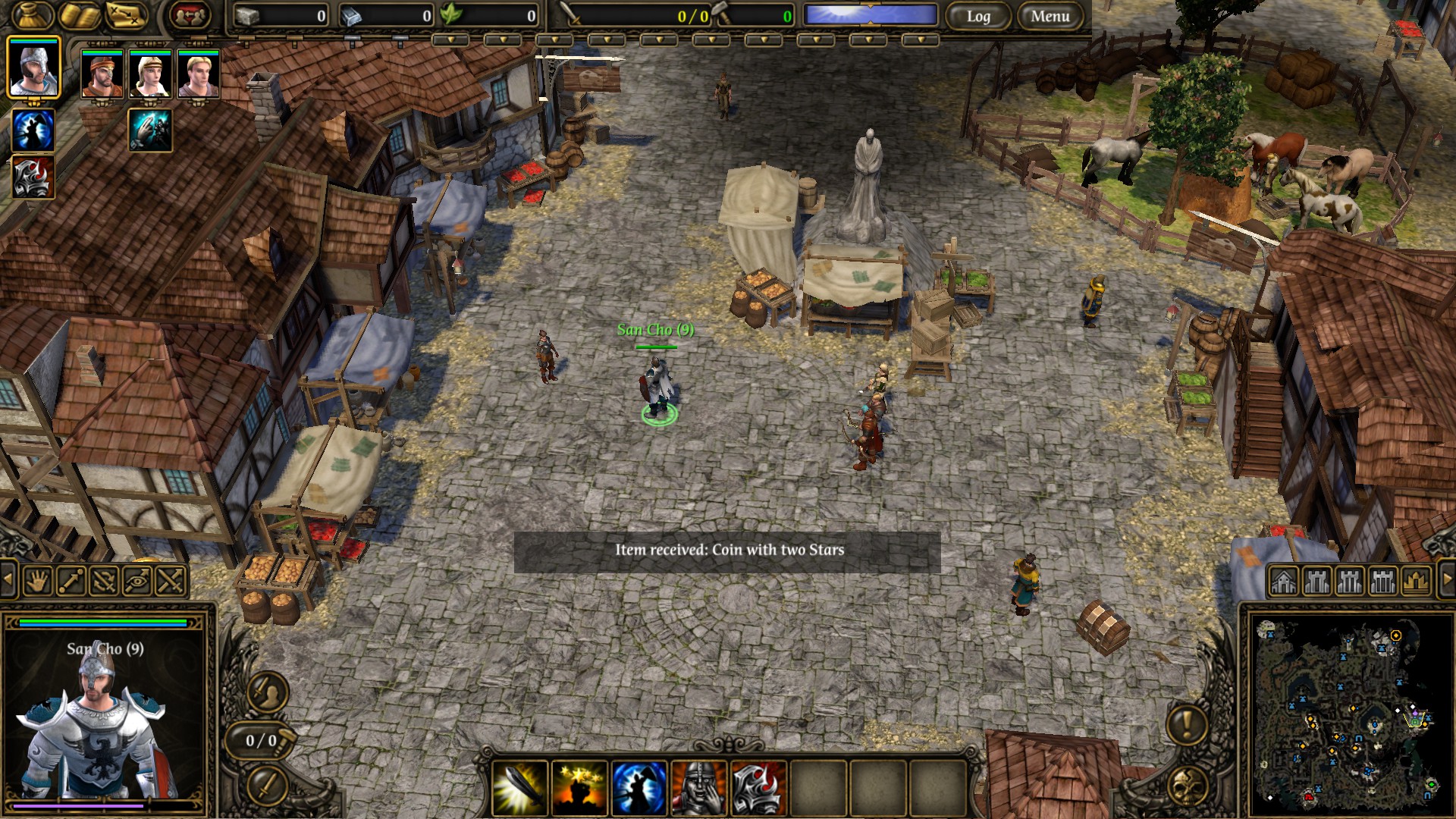Select the blonde headband heroine portrait
The width and height of the screenshot is (1456, 819).
pyautogui.click(x=150, y=74)
